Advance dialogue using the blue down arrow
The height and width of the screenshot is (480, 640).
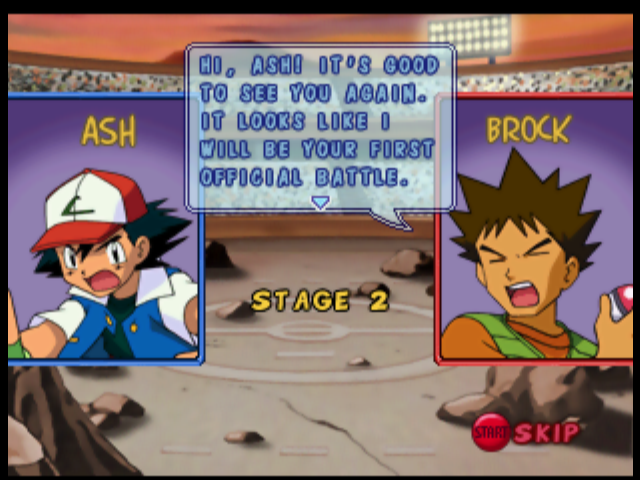[320, 202]
